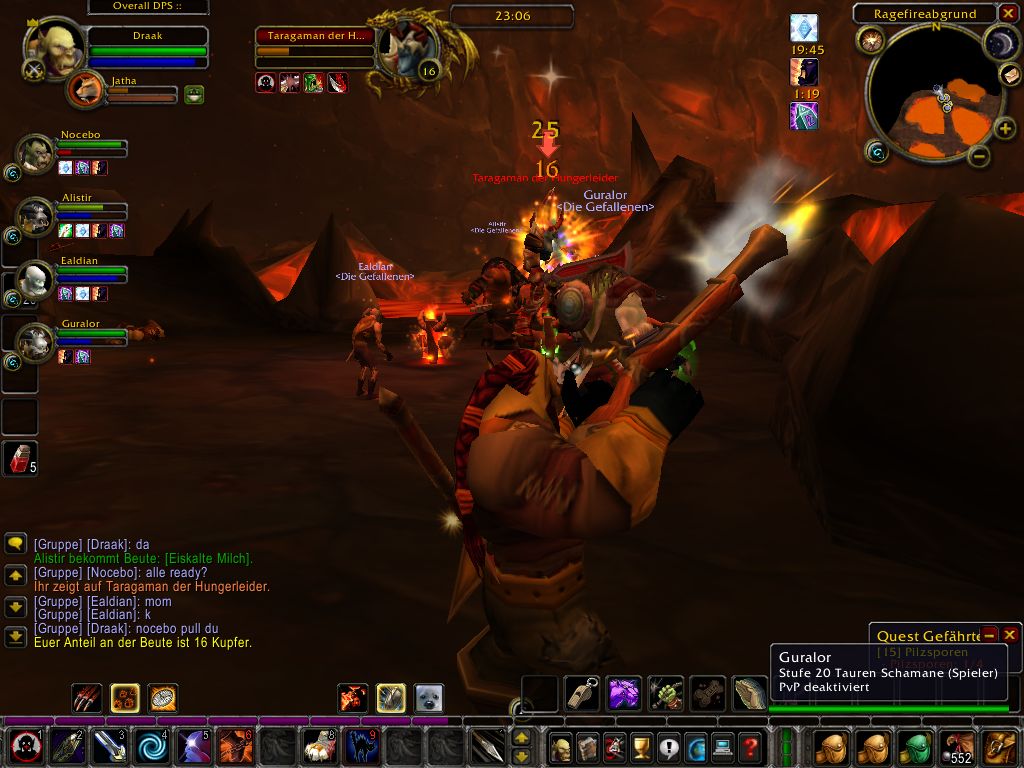The height and width of the screenshot is (768, 1024).
Task: Target party member Nocebo's portrait
Action: pos(36,154)
